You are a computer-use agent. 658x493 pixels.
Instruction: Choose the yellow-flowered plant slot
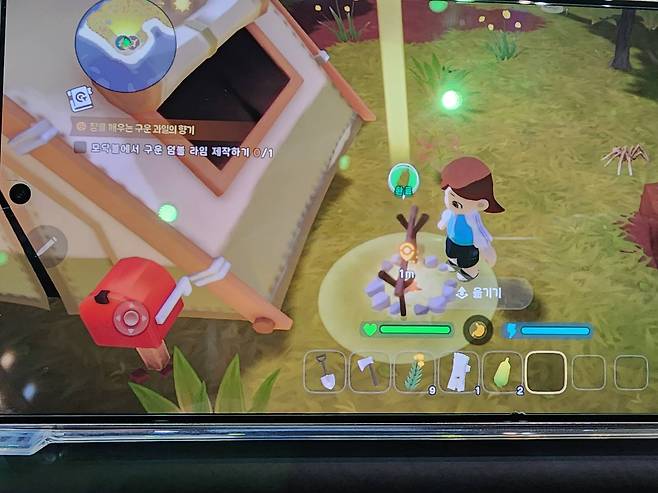[413, 372]
